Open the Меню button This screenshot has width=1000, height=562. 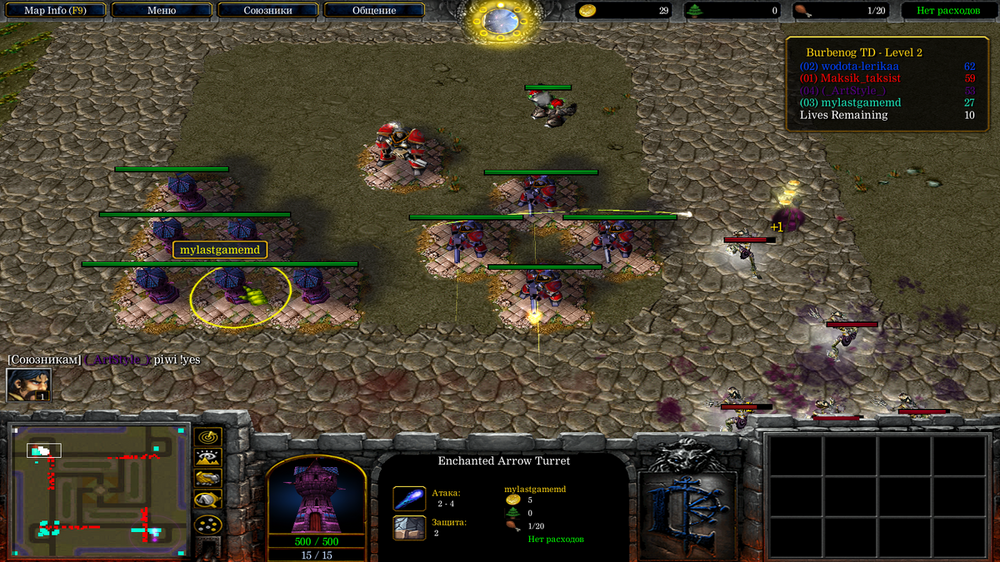pyautogui.click(x=161, y=10)
